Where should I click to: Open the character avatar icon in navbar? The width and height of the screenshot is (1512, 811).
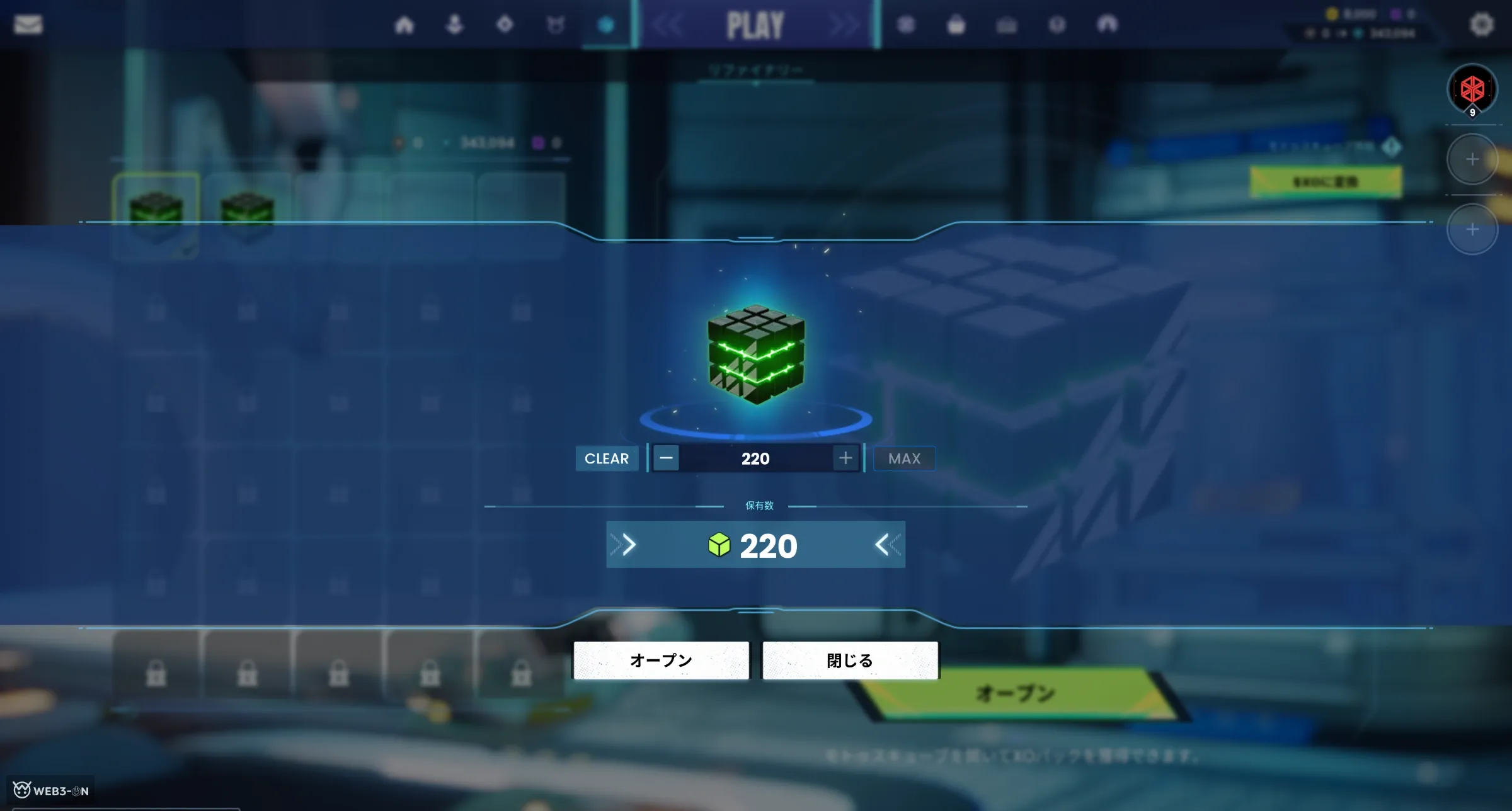point(455,24)
